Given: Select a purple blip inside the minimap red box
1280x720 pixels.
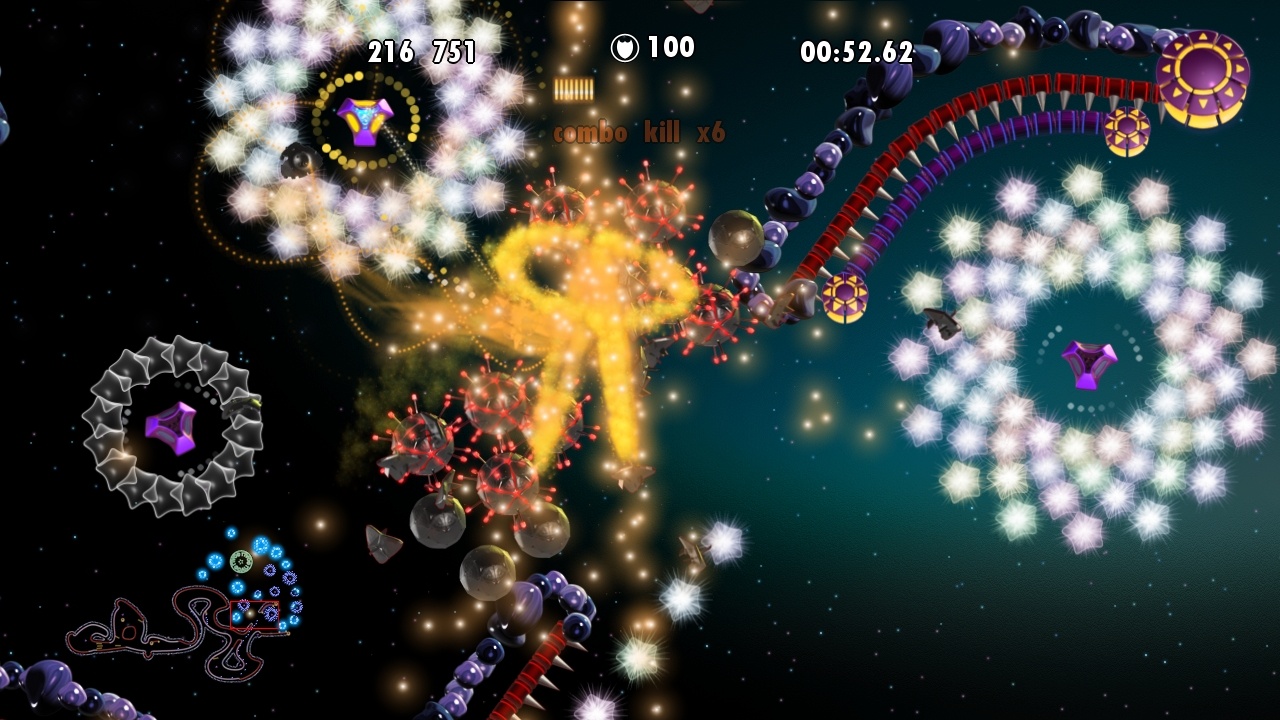Looking at the screenshot, I should click(x=269, y=614).
